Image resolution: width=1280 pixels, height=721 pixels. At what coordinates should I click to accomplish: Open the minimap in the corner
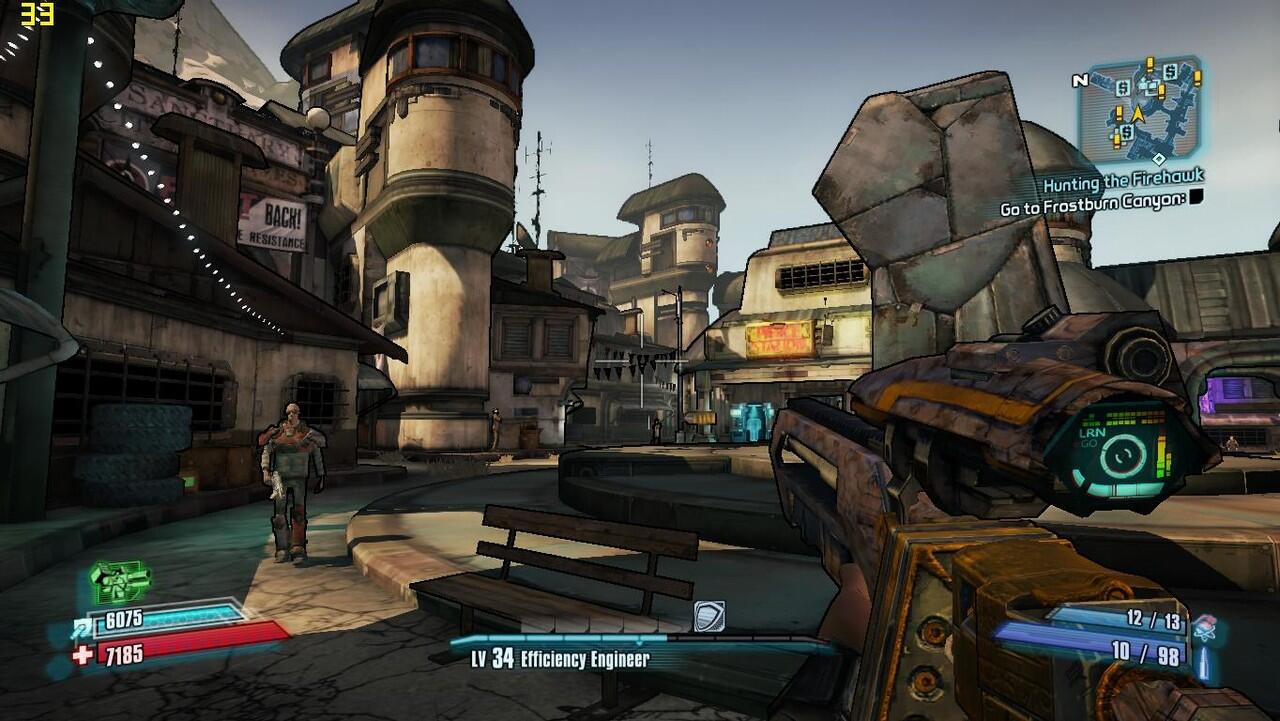[1139, 110]
